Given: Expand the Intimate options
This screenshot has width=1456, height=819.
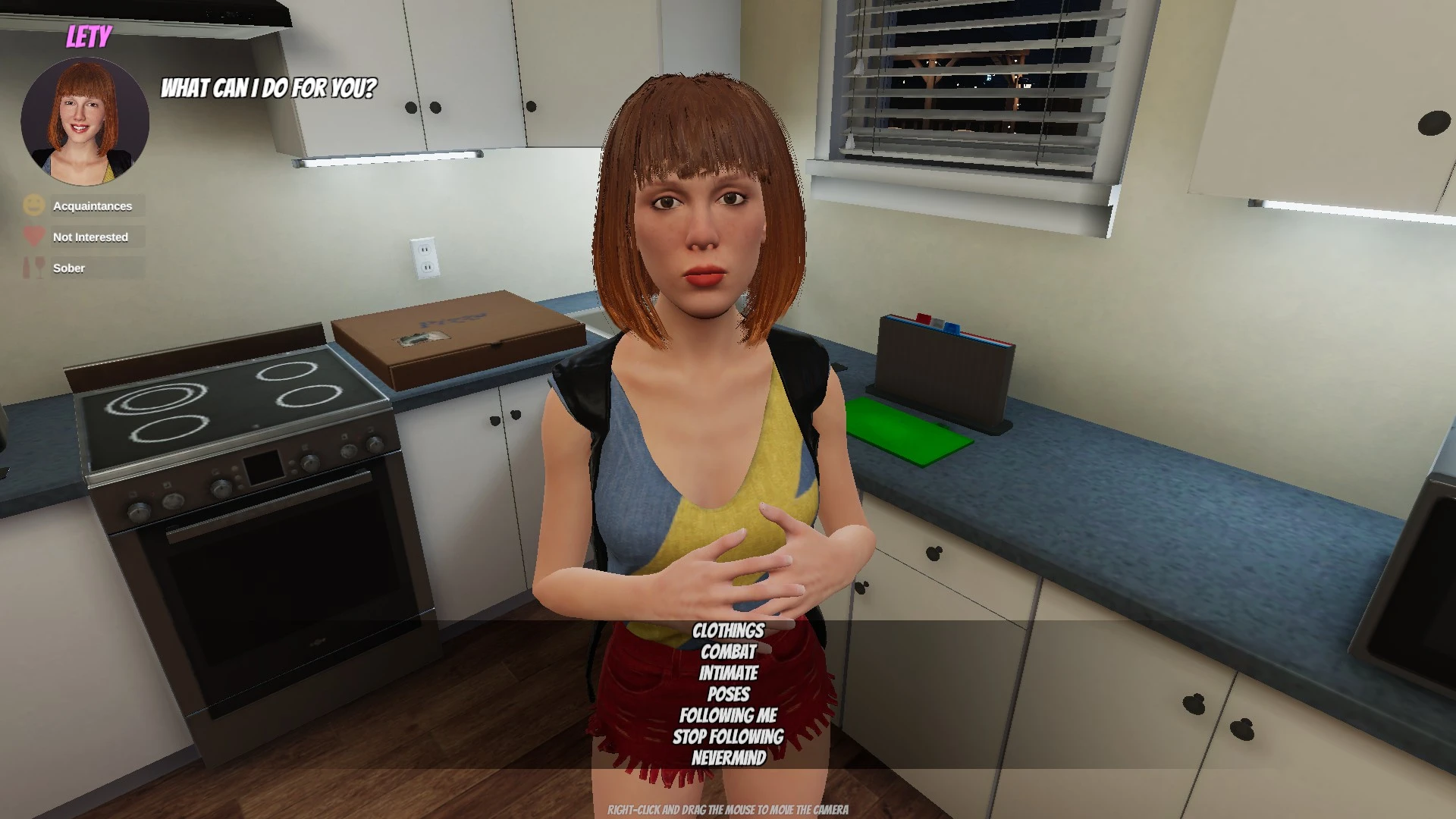Looking at the screenshot, I should 728,673.
